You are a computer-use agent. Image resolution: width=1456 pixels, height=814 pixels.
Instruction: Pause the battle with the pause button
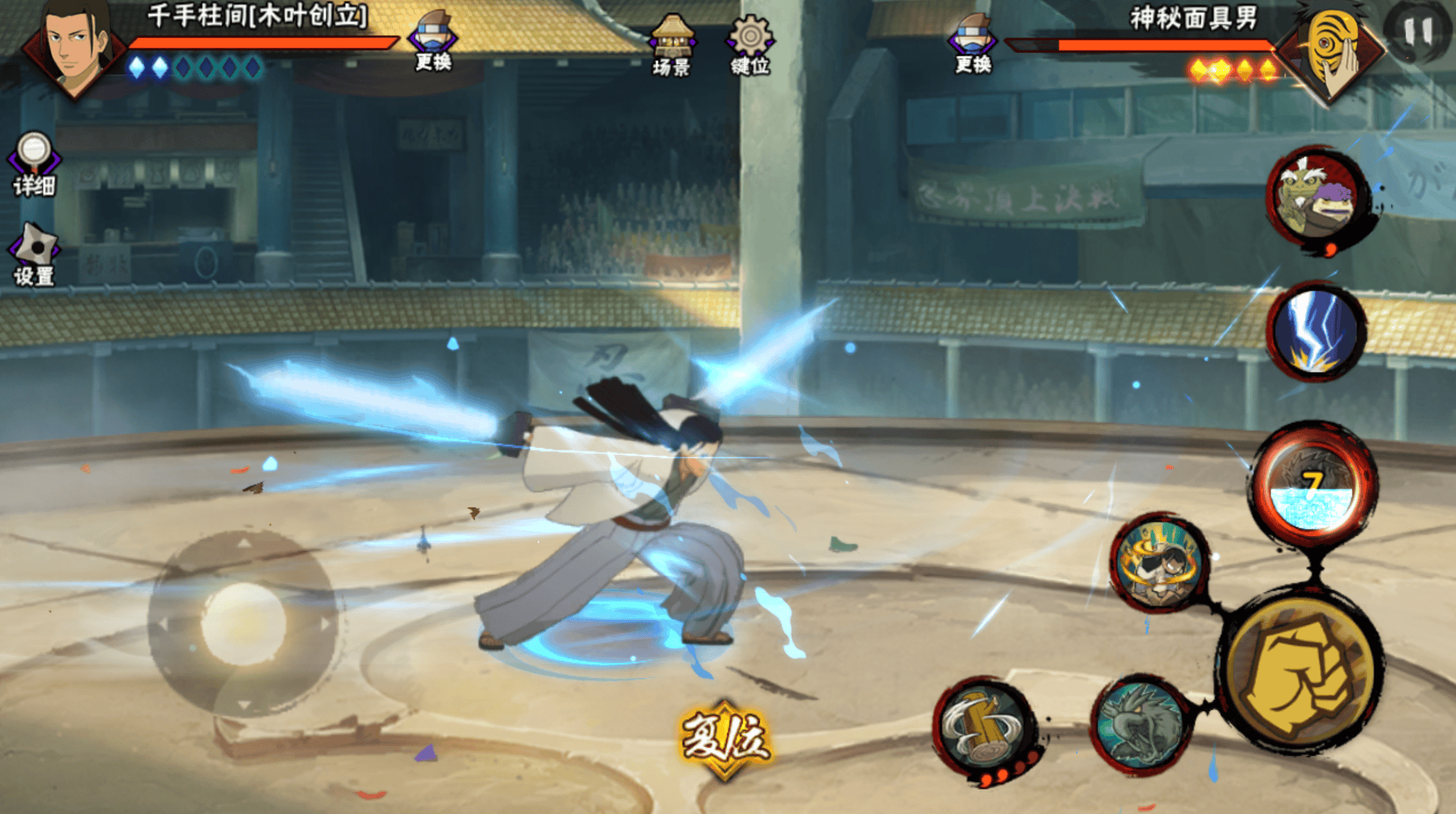[1418, 31]
